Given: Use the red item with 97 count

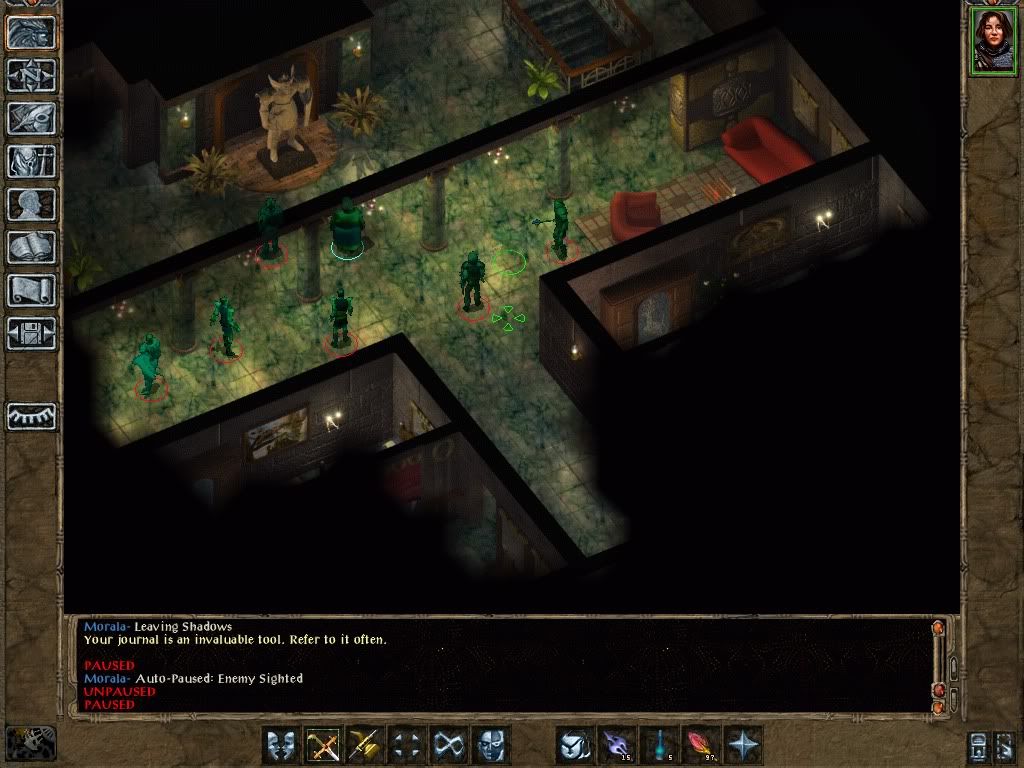Looking at the screenshot, I should point(701,745).
